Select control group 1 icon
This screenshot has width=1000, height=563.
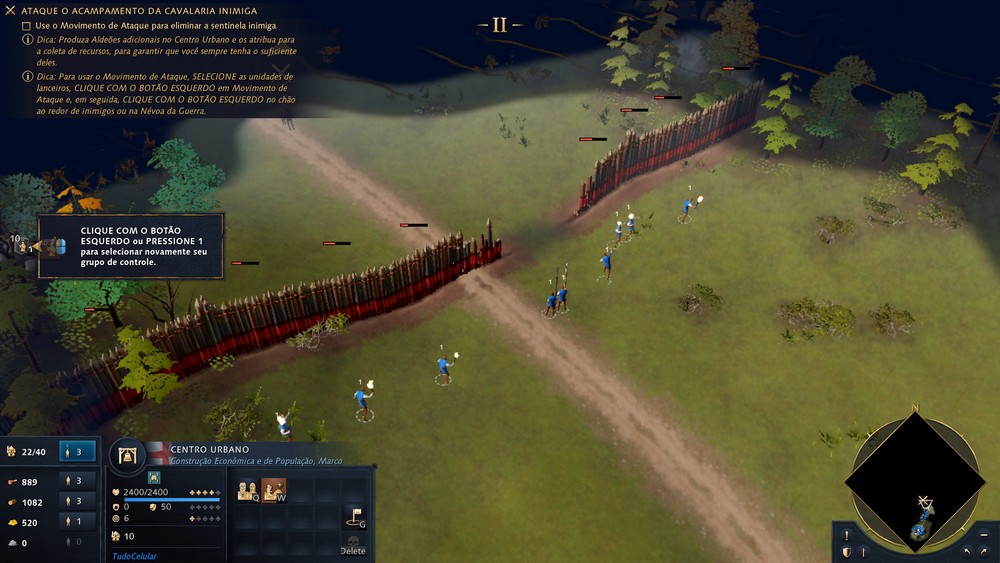(x=22, y=245)
